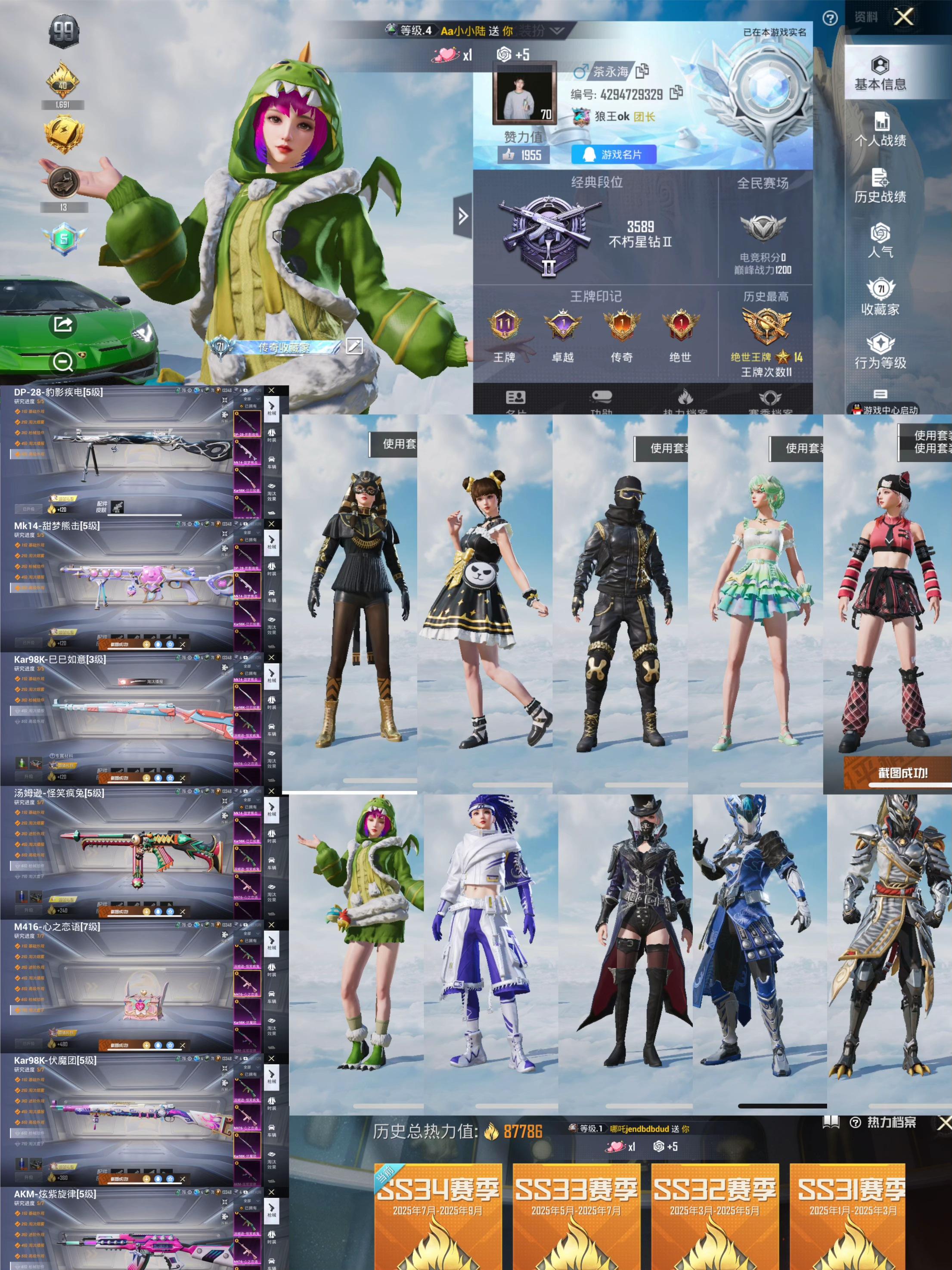Expand the arrow left of 经典段位 panel
The width and height of the screenshot is (952, 1270).
click(x=462, y=216)
